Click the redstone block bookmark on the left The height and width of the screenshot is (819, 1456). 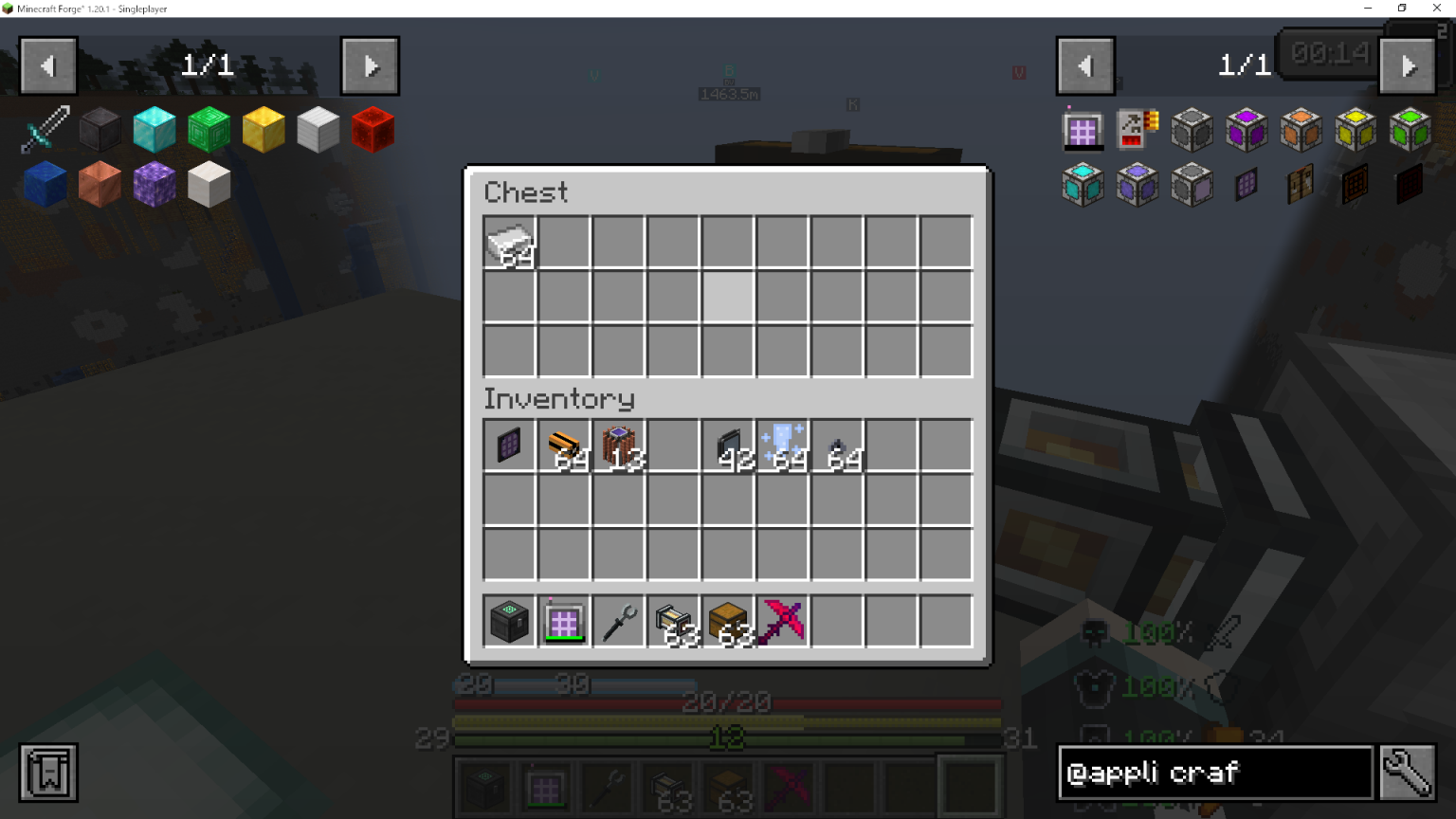click(x=372, y=130)
